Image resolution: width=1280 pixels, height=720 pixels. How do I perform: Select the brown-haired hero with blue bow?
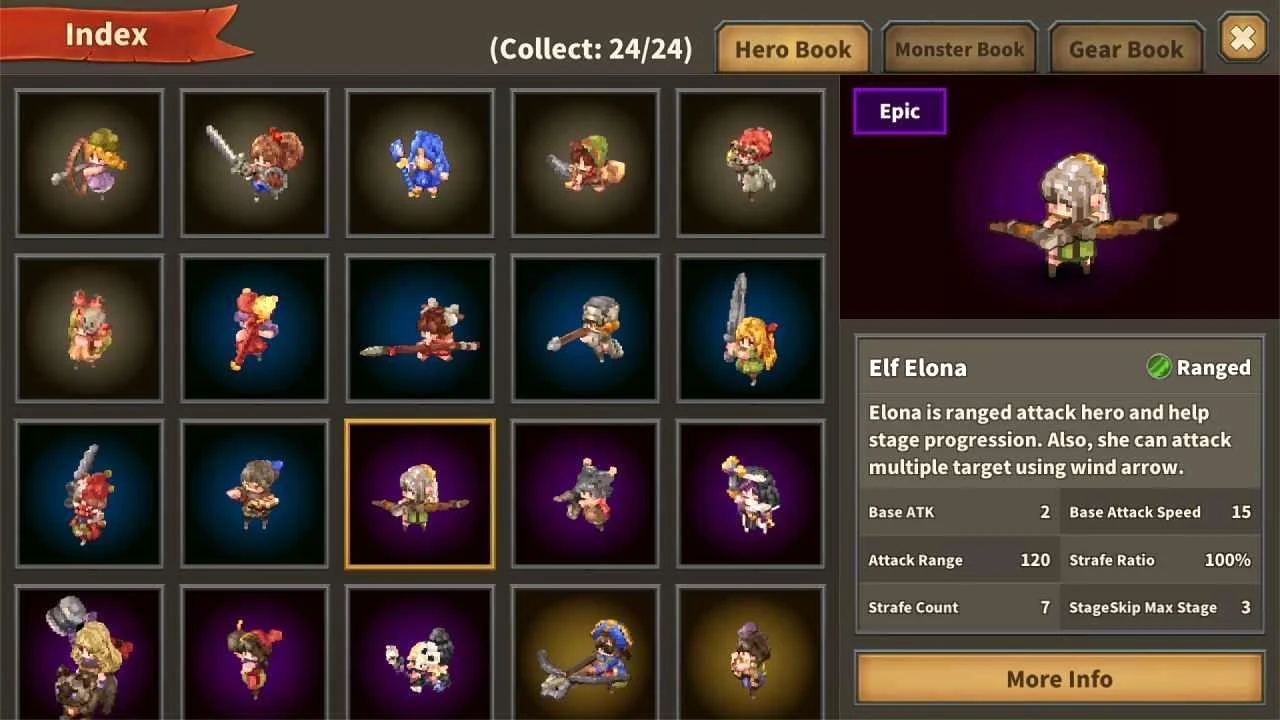(x=255, y=494)
